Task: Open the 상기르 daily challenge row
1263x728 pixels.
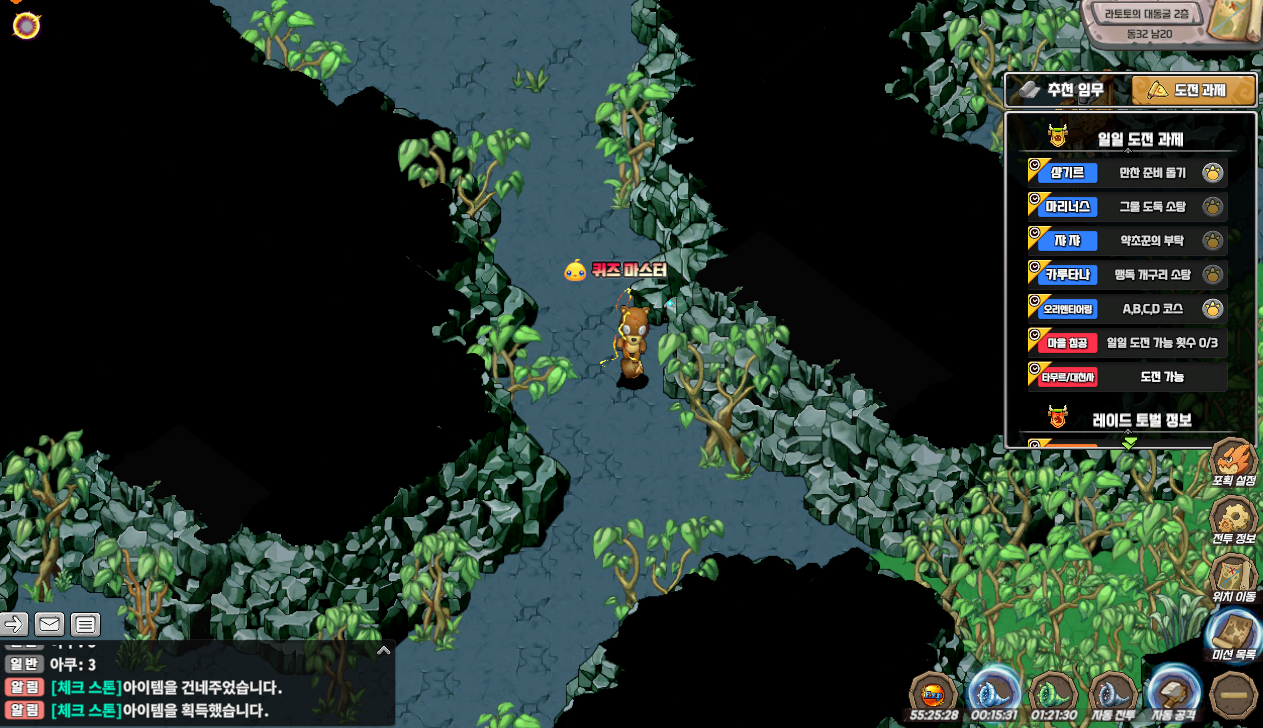Action: click(1127, 173)
